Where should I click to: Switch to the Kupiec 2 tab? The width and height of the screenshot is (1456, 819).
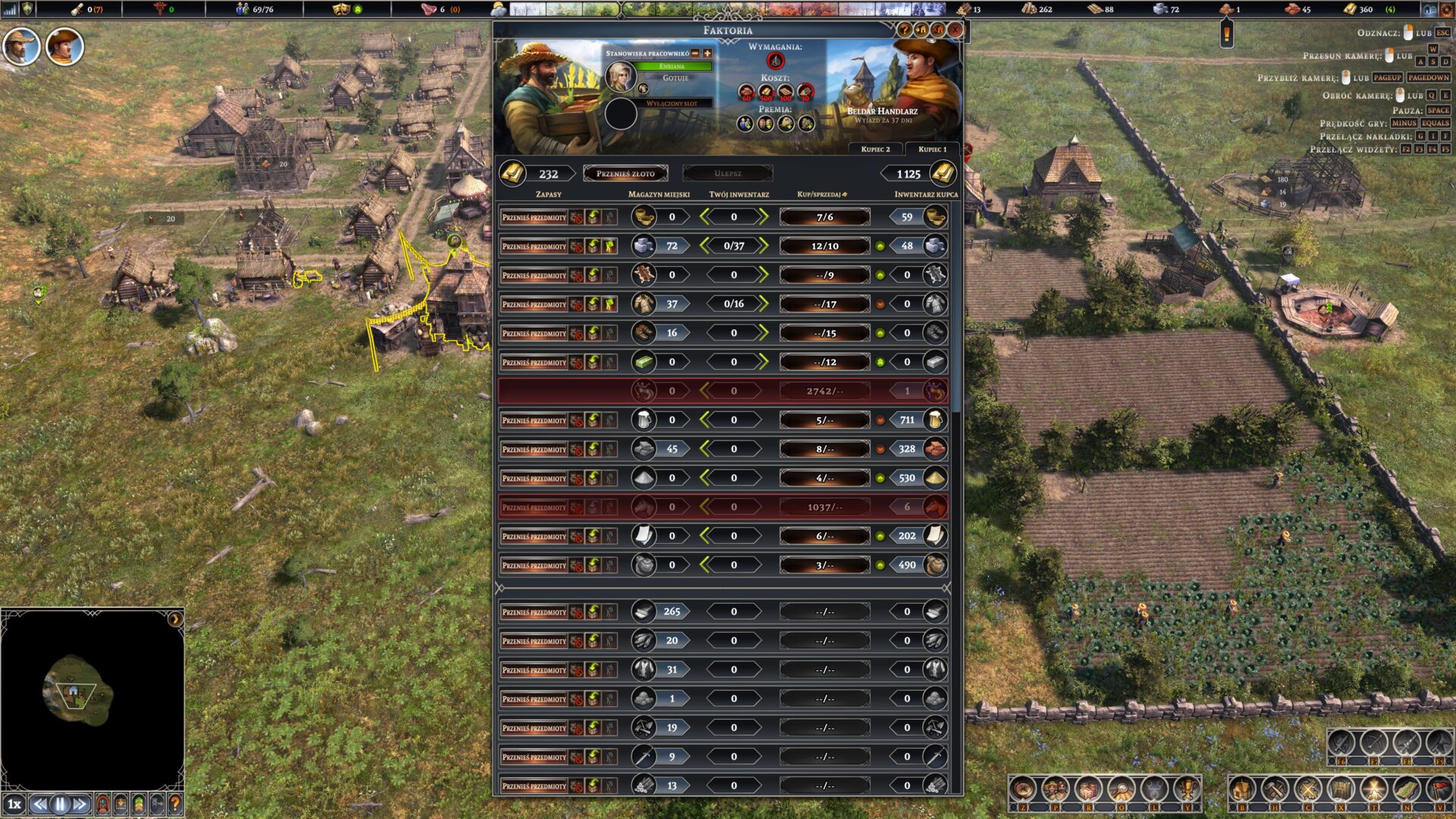click(875, 149)
